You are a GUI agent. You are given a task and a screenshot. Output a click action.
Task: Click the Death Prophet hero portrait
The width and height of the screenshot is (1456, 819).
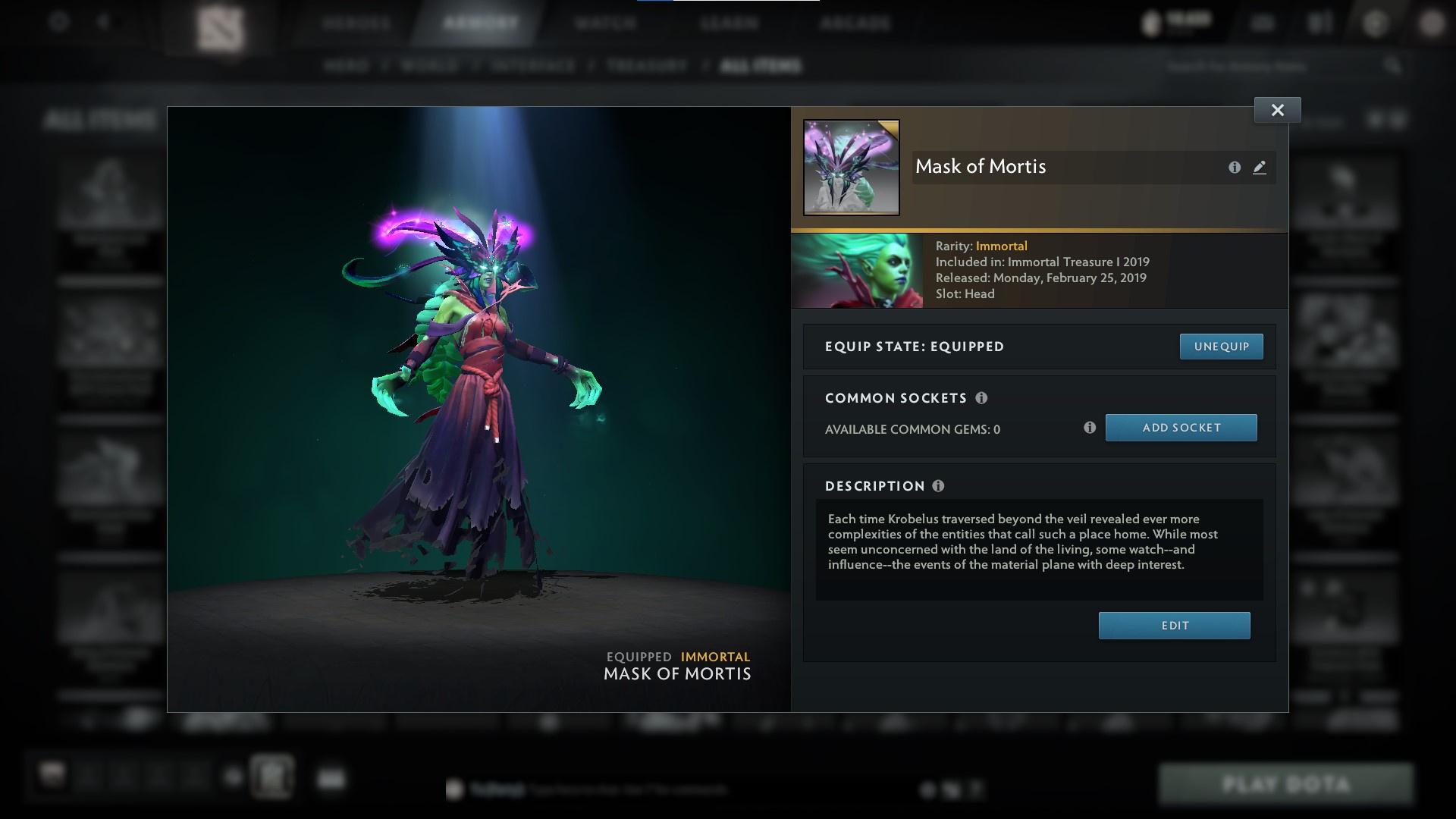pyautogui.click(x=857, y=270)
